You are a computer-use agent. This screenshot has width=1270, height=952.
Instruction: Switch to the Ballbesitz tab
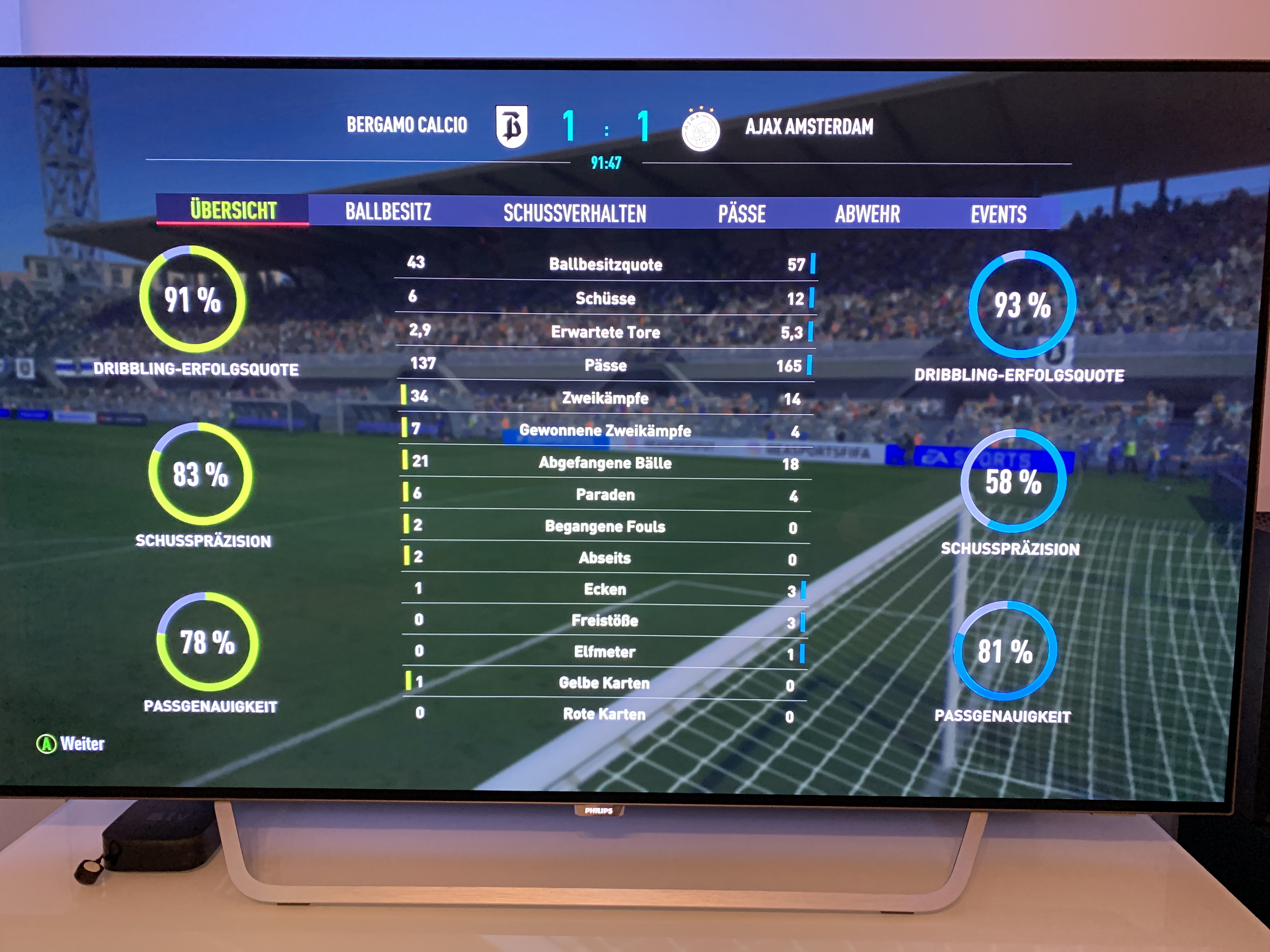[x=388, y=212]
